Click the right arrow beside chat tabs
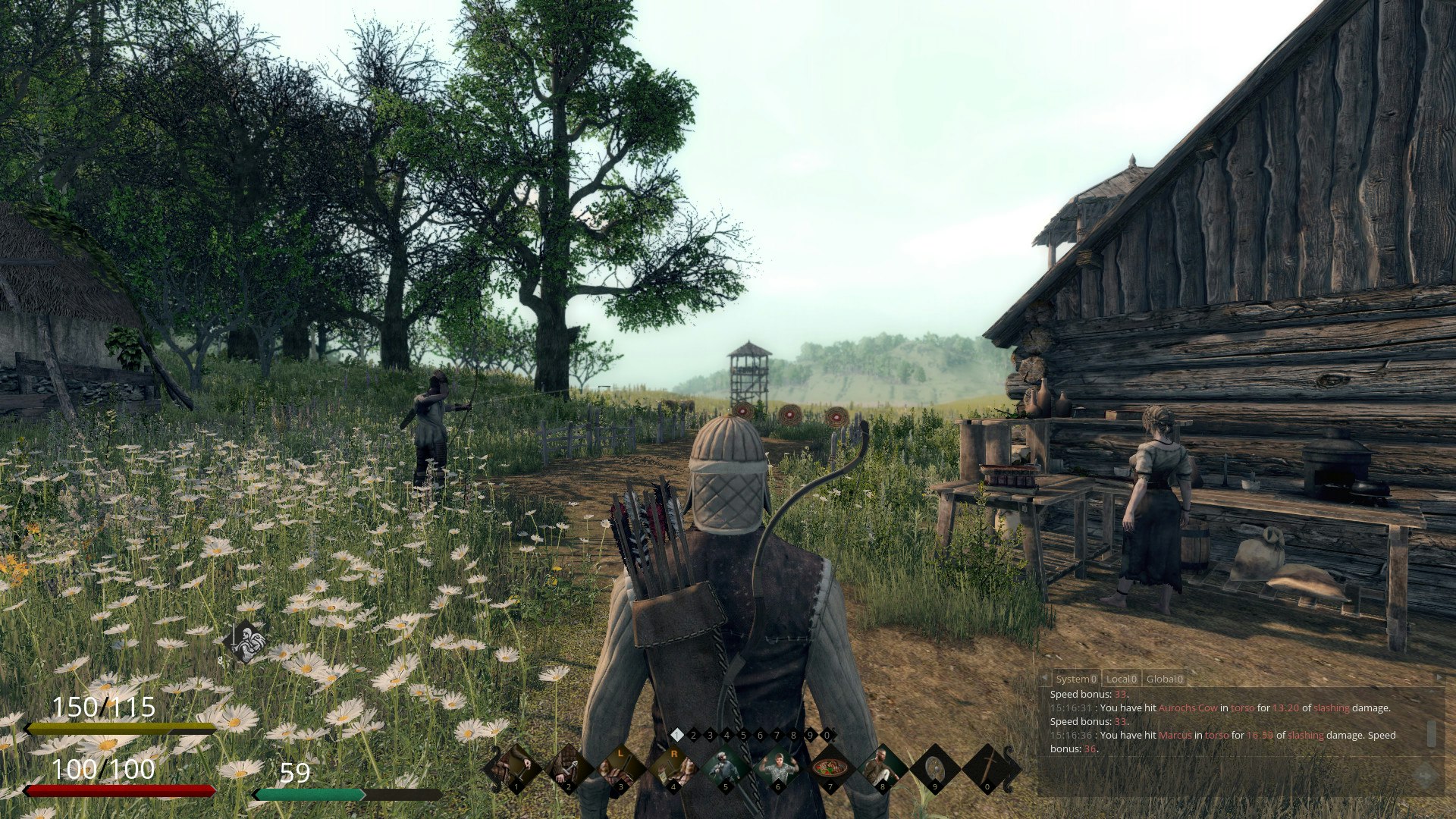The image size is (1456, 819). pos(1439,677)
